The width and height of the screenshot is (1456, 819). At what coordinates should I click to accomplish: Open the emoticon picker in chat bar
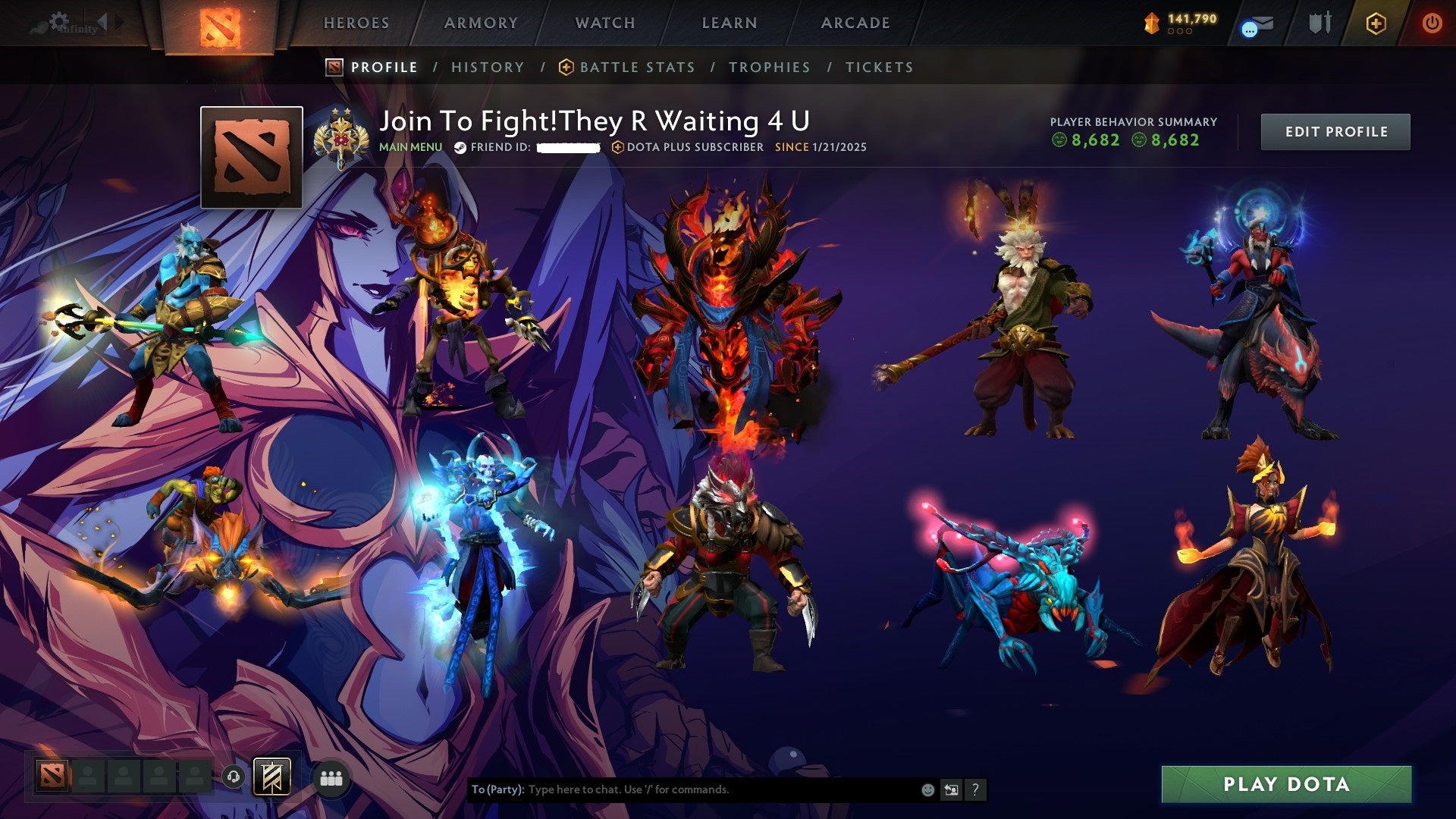click(927, 790)
